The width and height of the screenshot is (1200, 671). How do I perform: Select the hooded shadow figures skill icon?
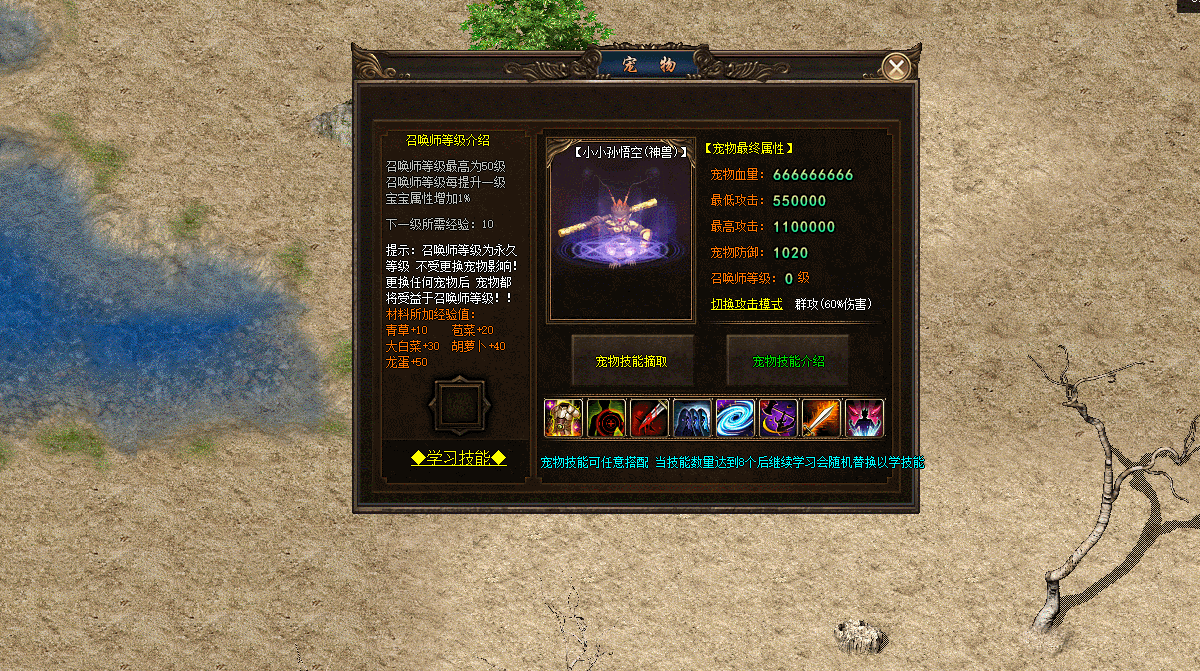(x=692, y=418)
